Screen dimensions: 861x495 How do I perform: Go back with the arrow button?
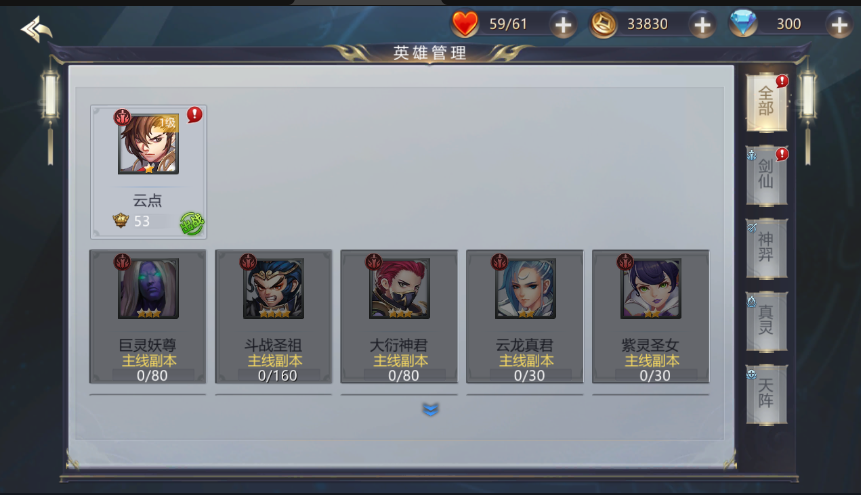37,29
